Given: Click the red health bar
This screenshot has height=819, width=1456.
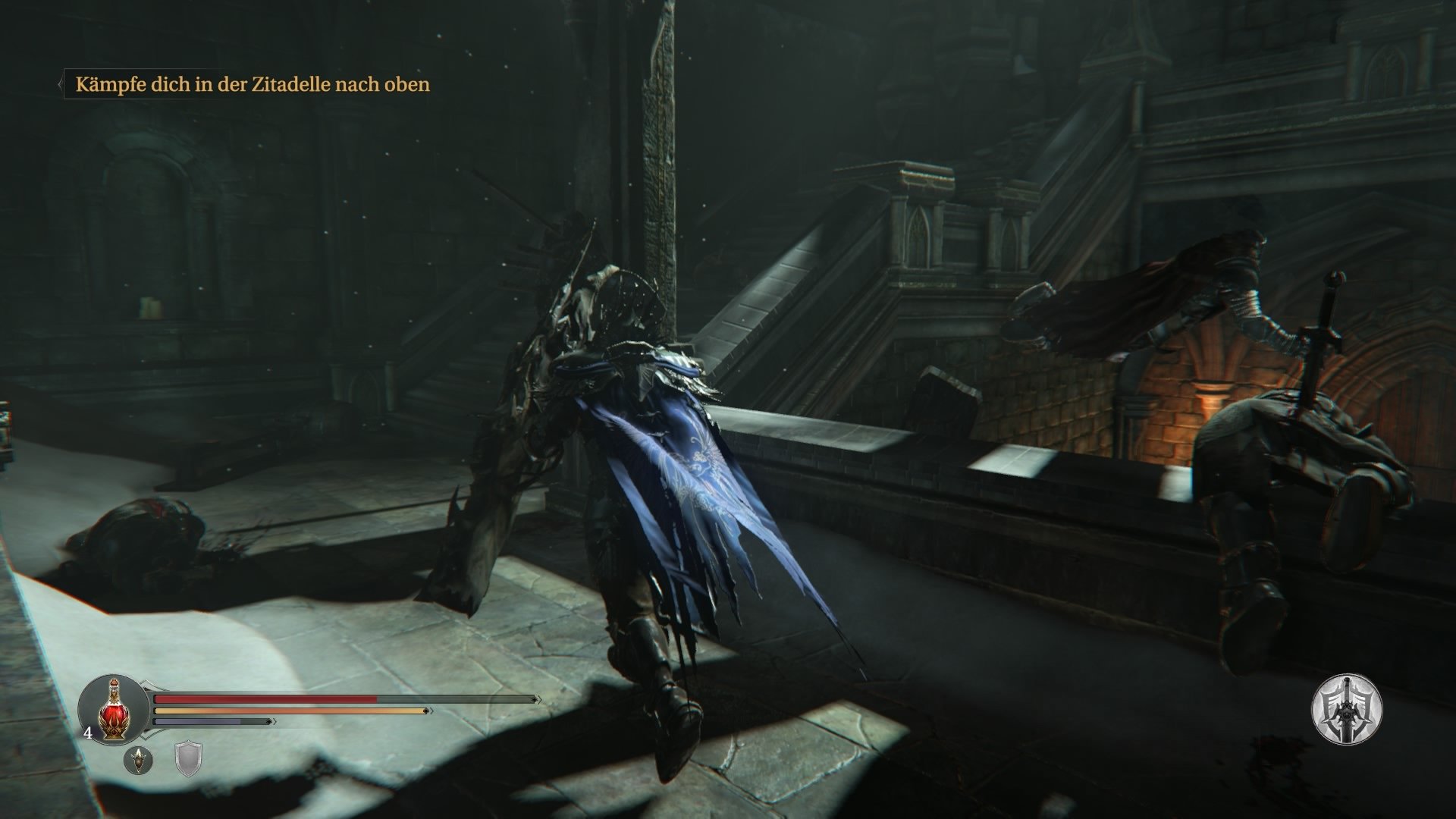Looking at the screenshot, I should pos(265,698).
